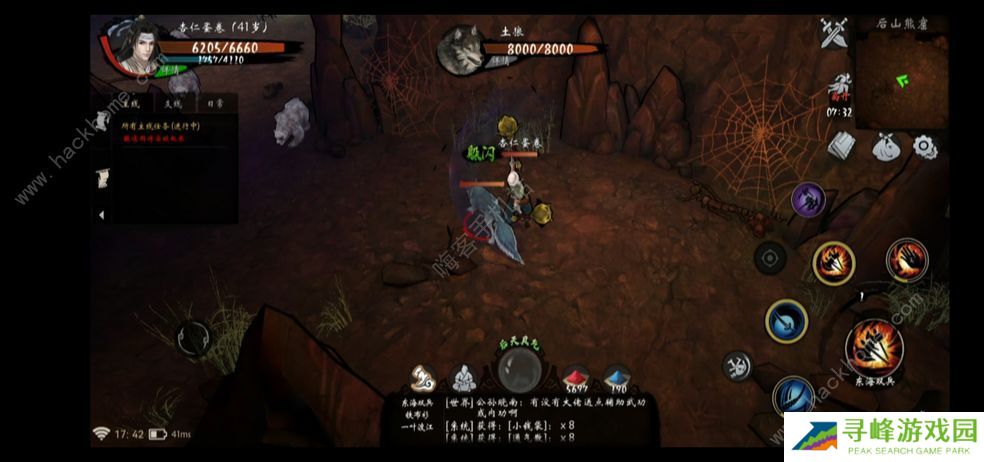
Task: Open the book journal icon
Action: (843, 146)
